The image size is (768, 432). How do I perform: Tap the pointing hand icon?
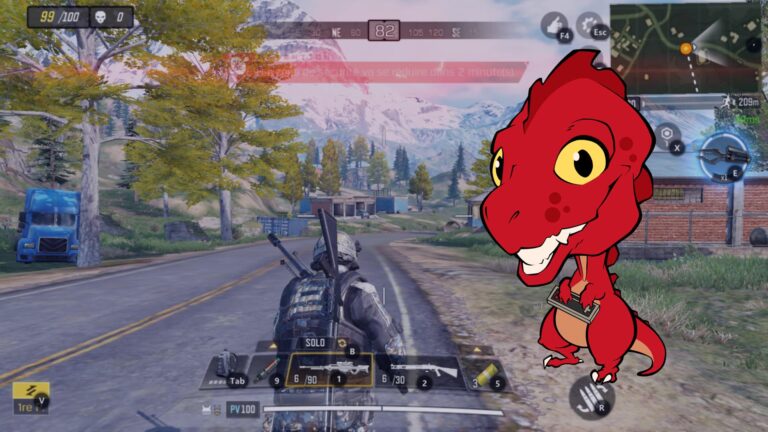(x=555, y=25)
